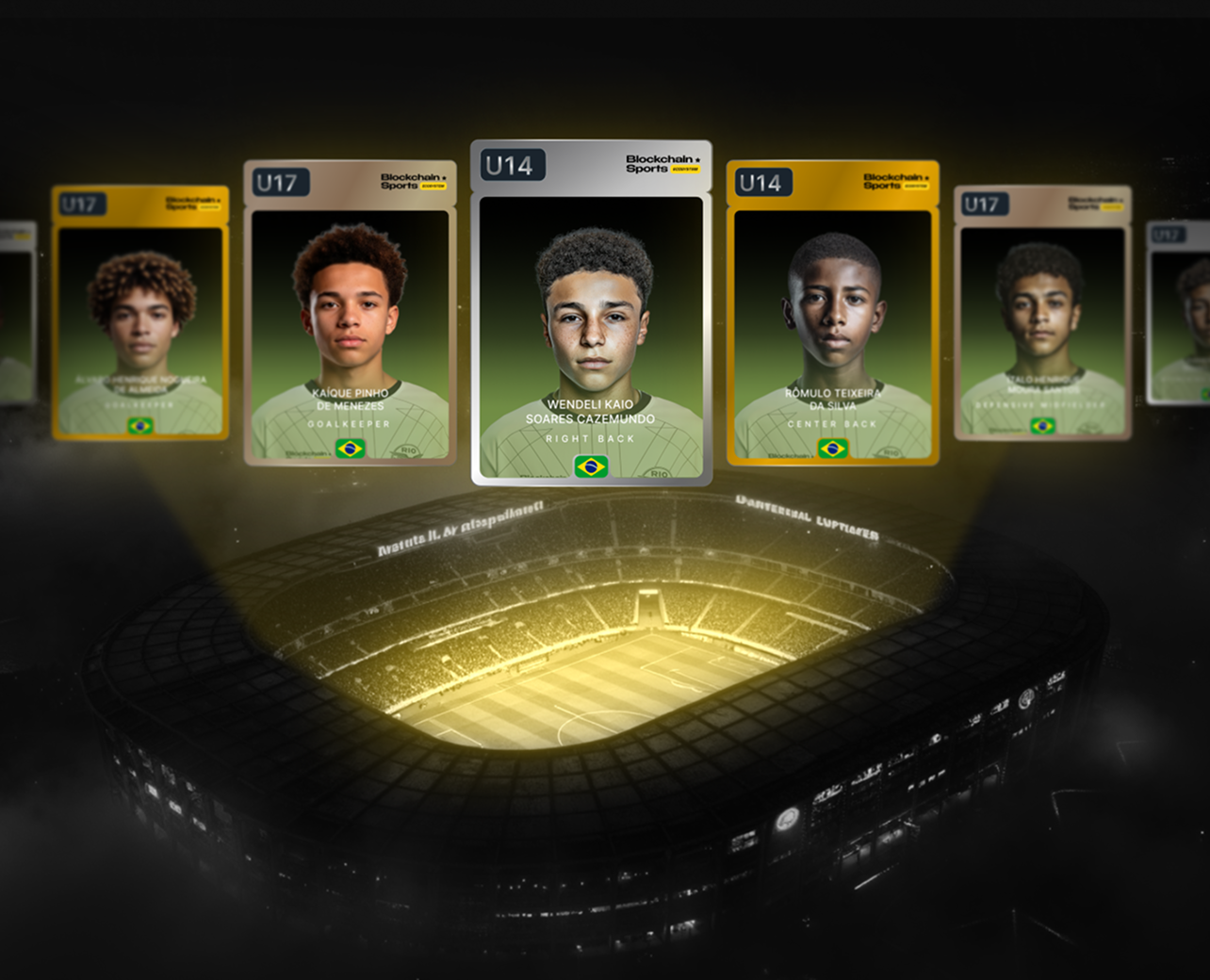Open the Nogueira de Almeida goalkeeper card
The height and width of the screenshot is (980, 1210).
tap(140, 314)
